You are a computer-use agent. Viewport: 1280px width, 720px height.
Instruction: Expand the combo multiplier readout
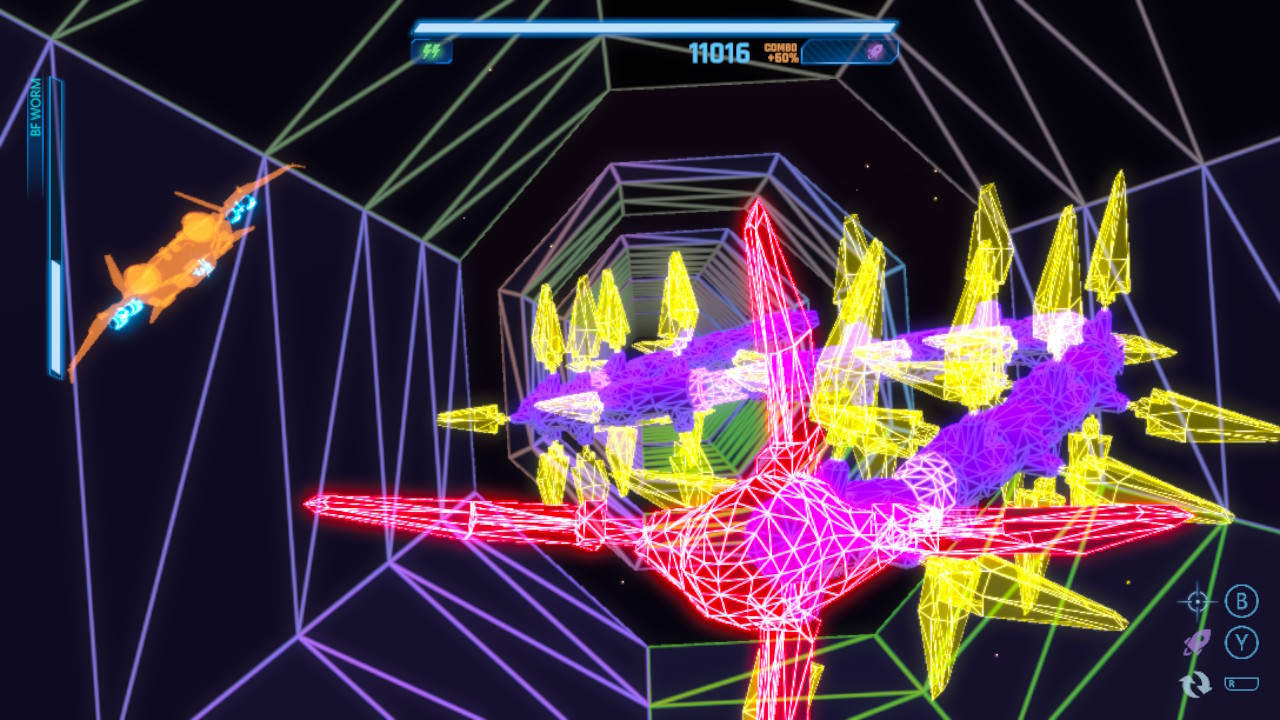coord(782,50)
